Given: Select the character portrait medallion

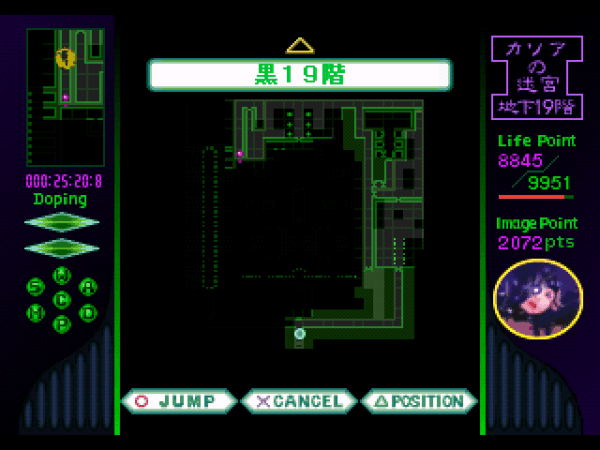Looking at the screenshot, I should click(x=538, y=297).
